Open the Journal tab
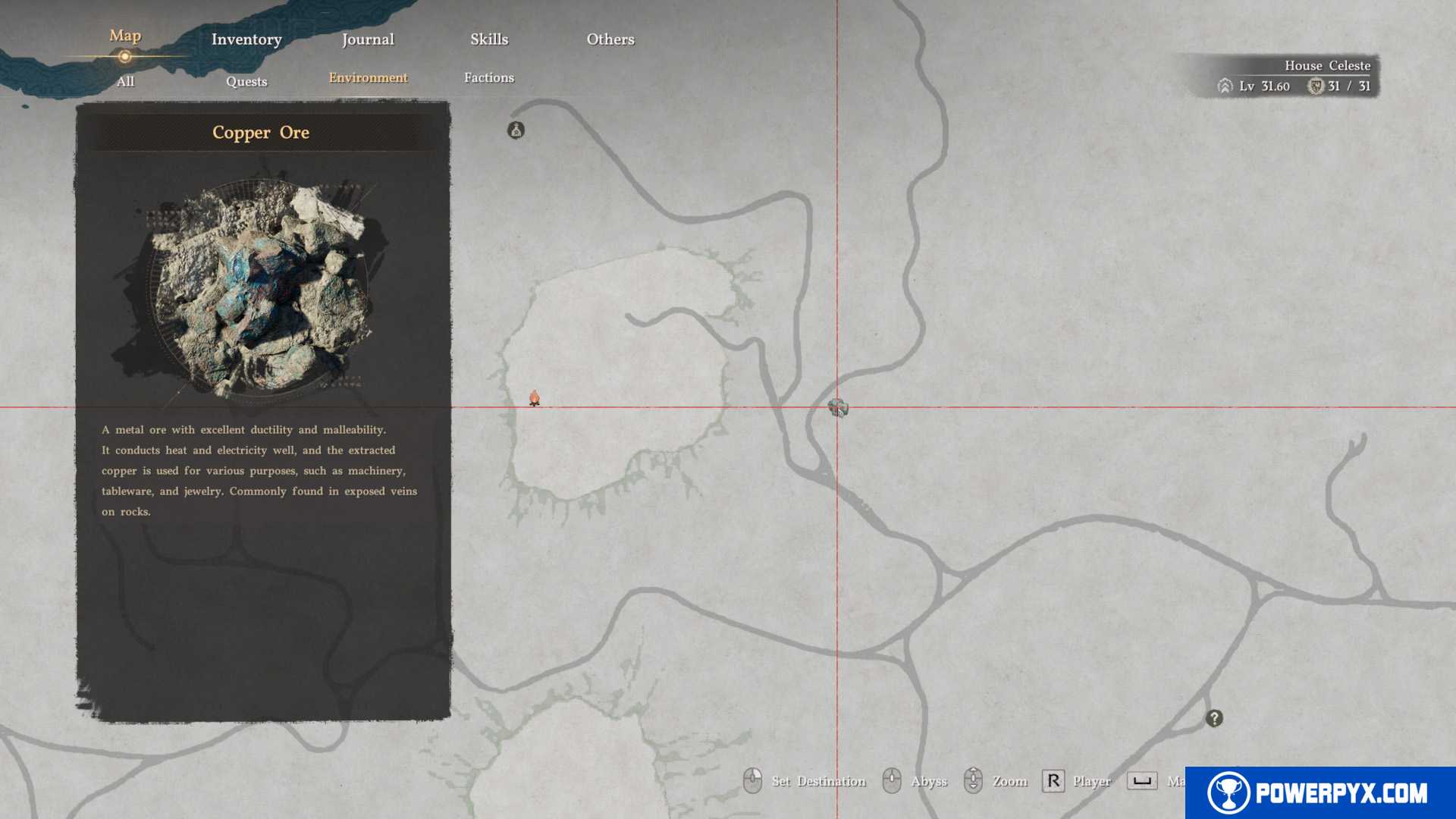Viewport: 1456px width, 819px height. click(368, 39)
